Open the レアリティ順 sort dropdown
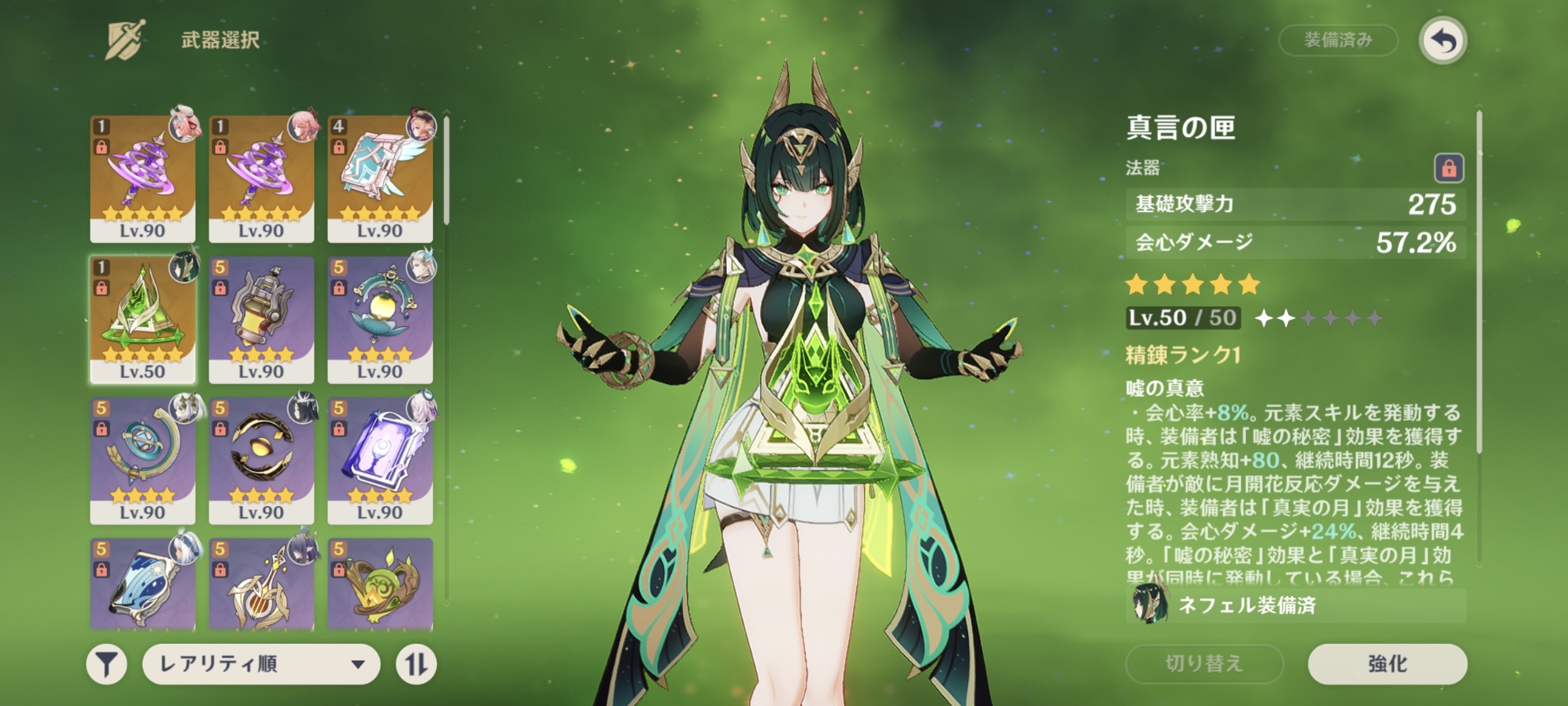Viewport: 1568px width, 706px height. click(x=261, y=664)
